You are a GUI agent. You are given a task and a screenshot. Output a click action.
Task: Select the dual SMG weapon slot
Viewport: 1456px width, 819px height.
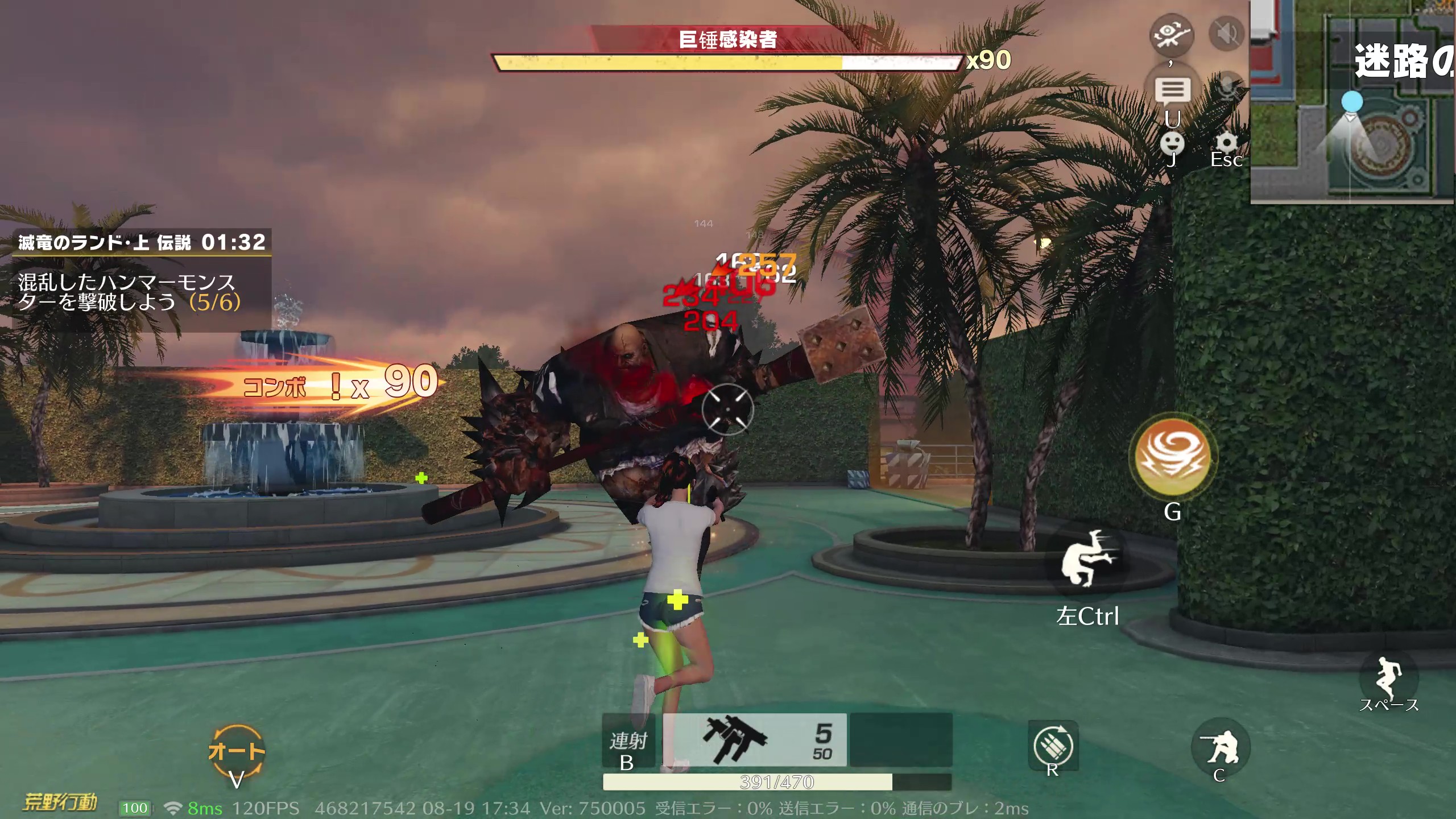tap(754, 740)
